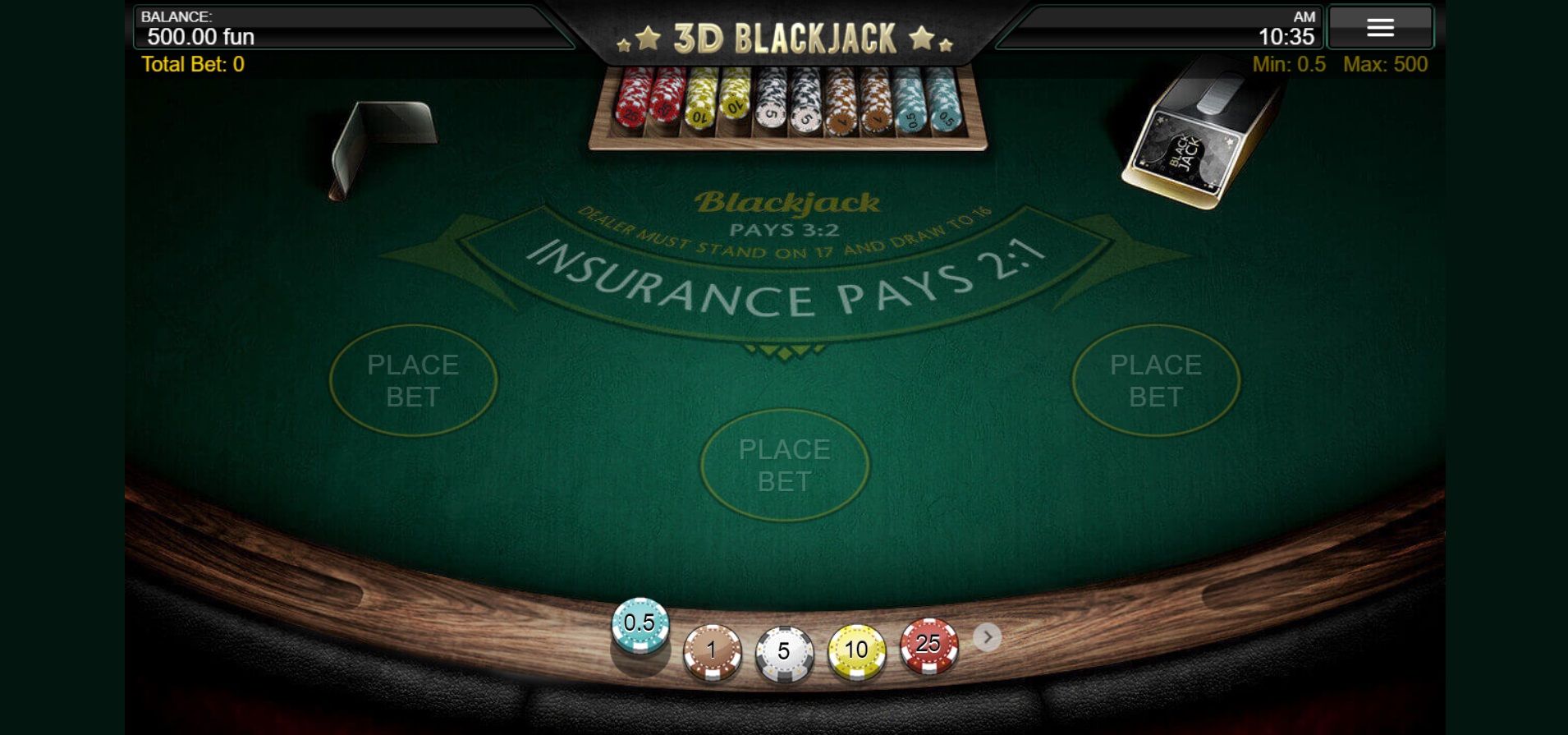
Task: Click the Max: 500 limit label
Action: tap(1385, 65)
